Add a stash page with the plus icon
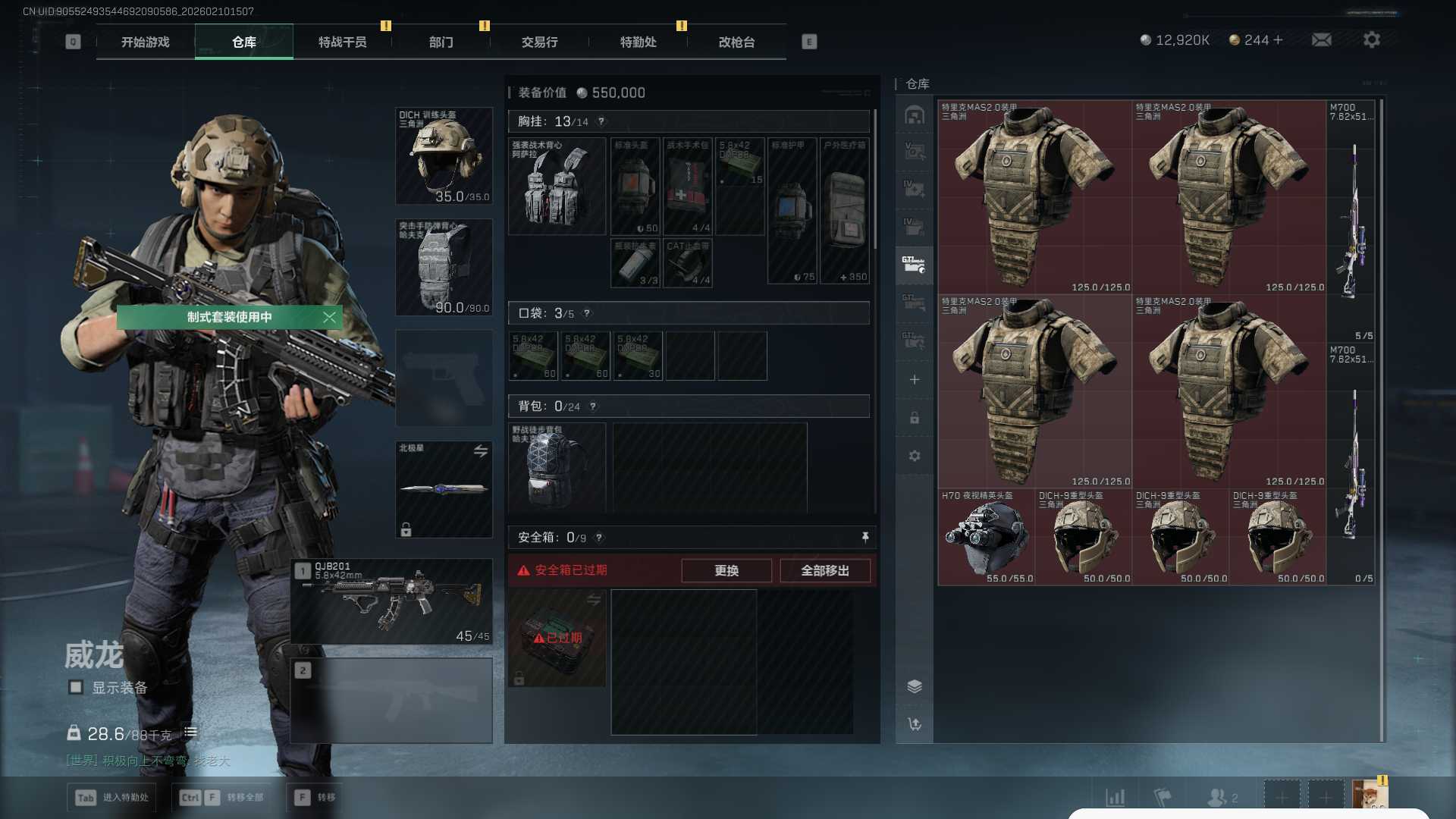 pos(915,380)
